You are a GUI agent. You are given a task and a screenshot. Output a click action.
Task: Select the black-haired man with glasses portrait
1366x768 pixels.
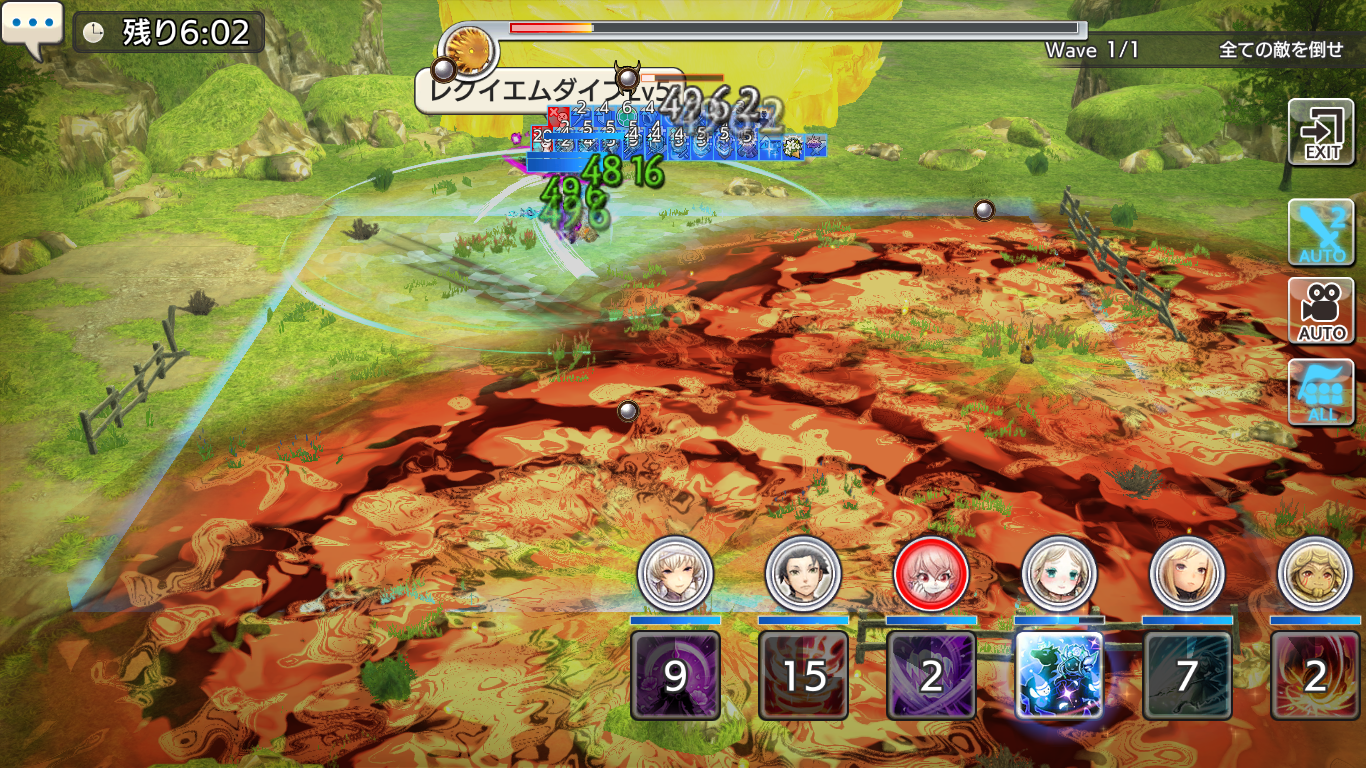coord(803,574)
